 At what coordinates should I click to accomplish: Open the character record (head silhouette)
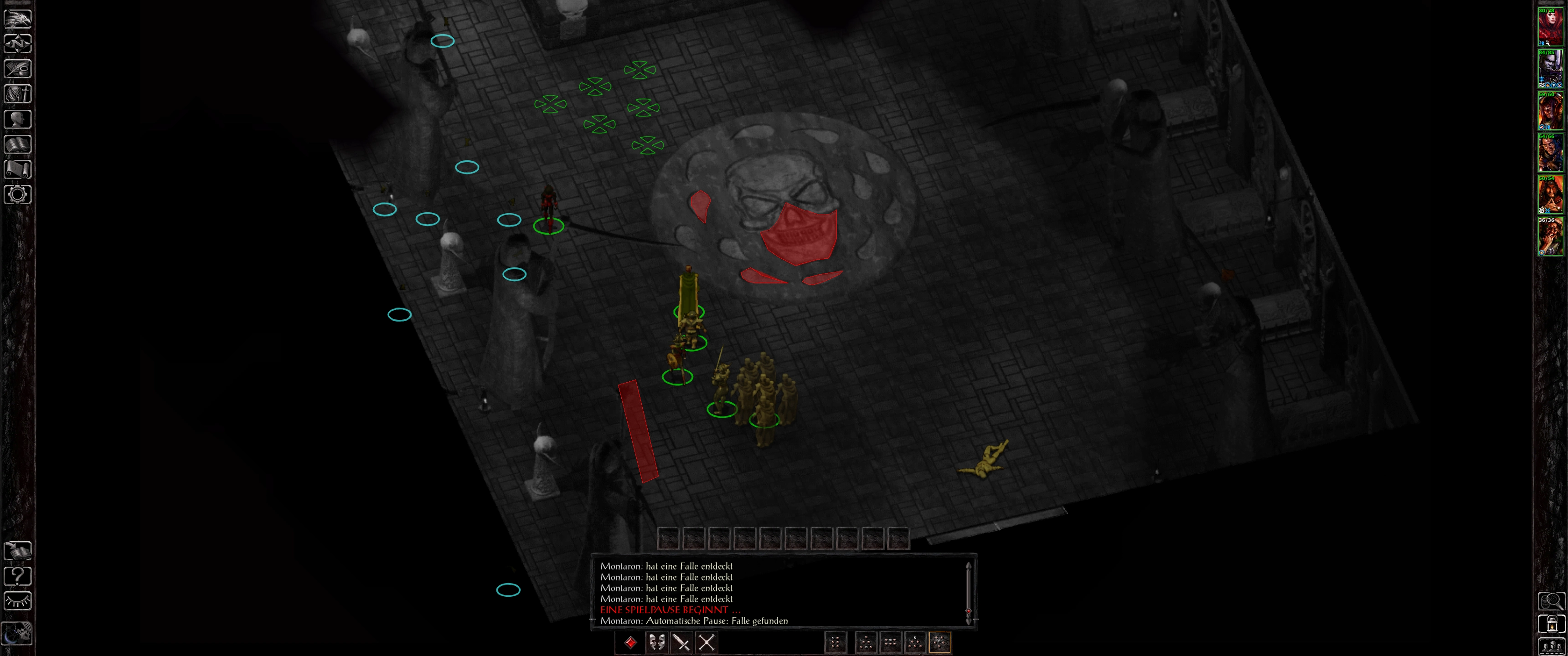click(18, 118)
